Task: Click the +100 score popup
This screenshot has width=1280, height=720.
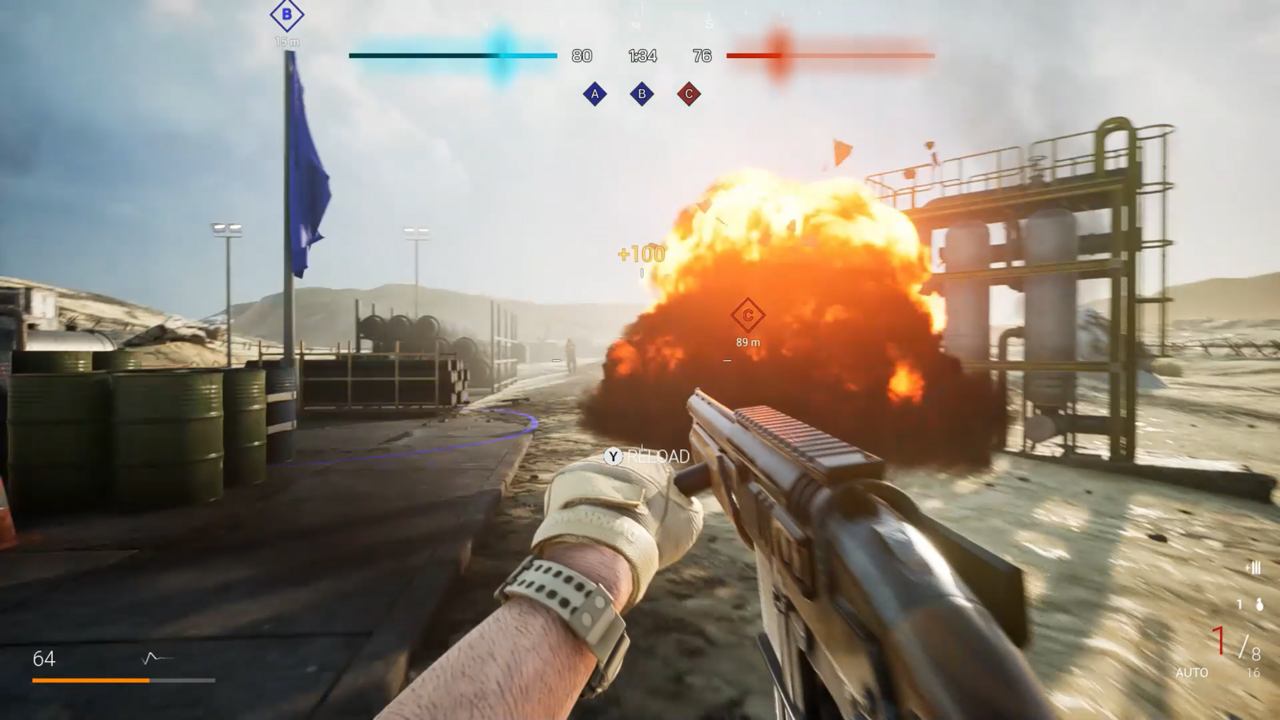Action: coord(639,254)
